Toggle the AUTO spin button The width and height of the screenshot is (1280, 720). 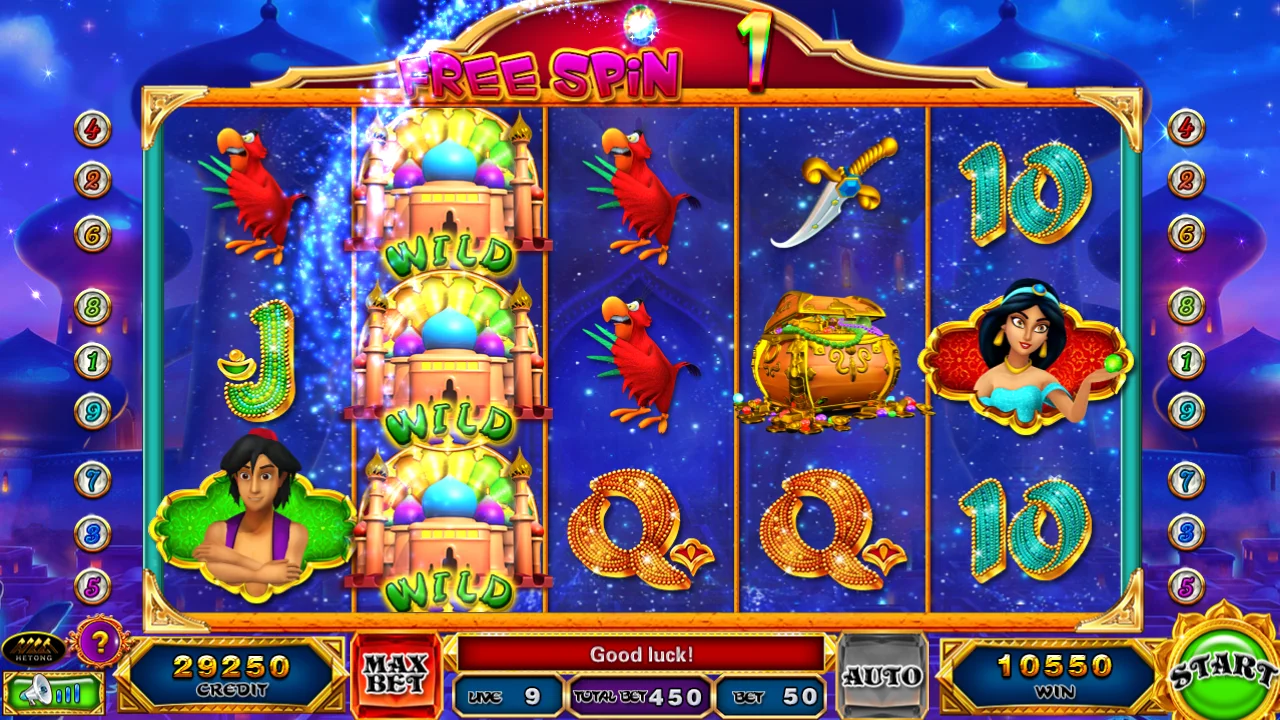tap(881, 675)
